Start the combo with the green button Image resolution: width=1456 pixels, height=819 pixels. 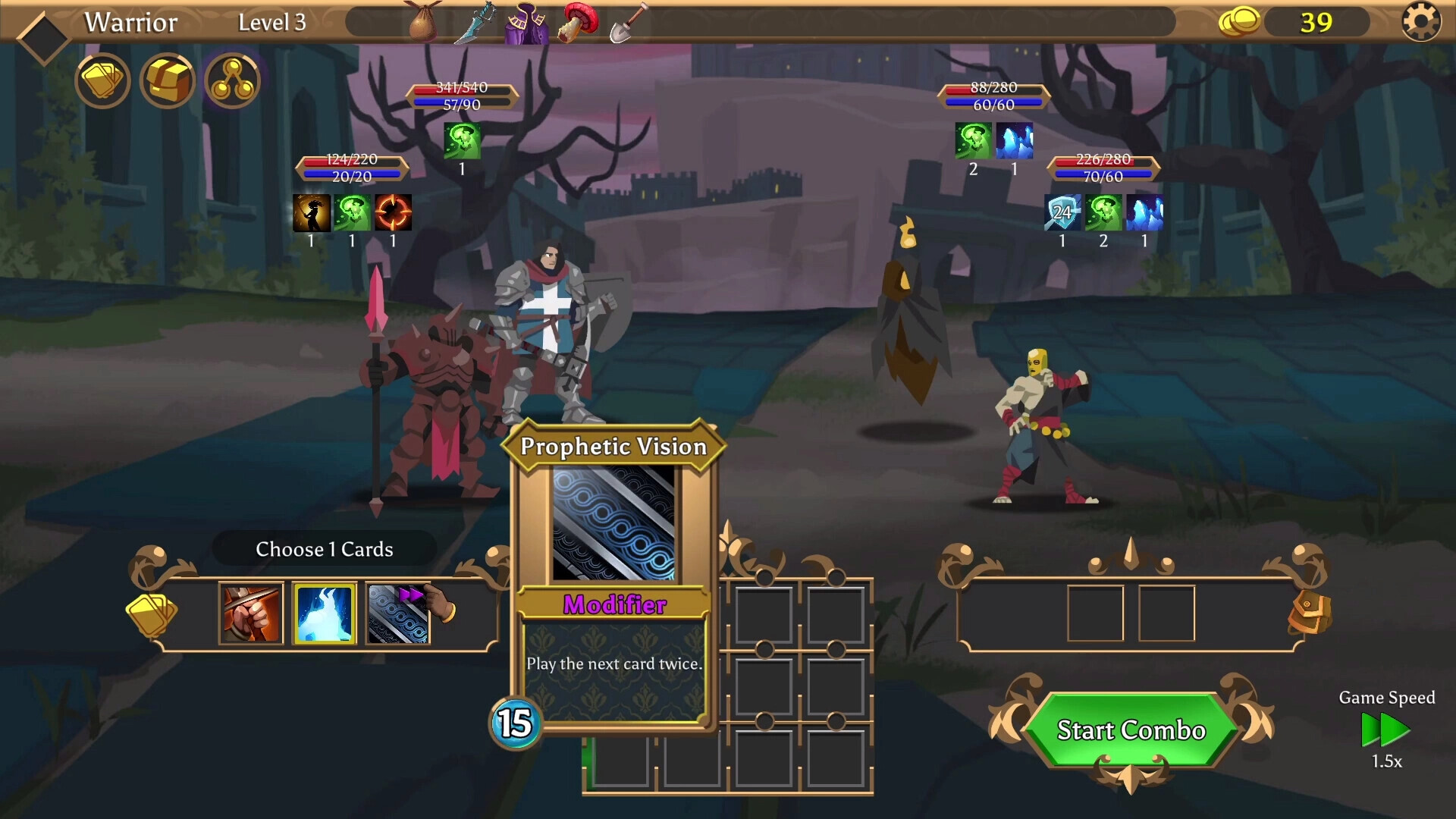tap(1130, 730)
